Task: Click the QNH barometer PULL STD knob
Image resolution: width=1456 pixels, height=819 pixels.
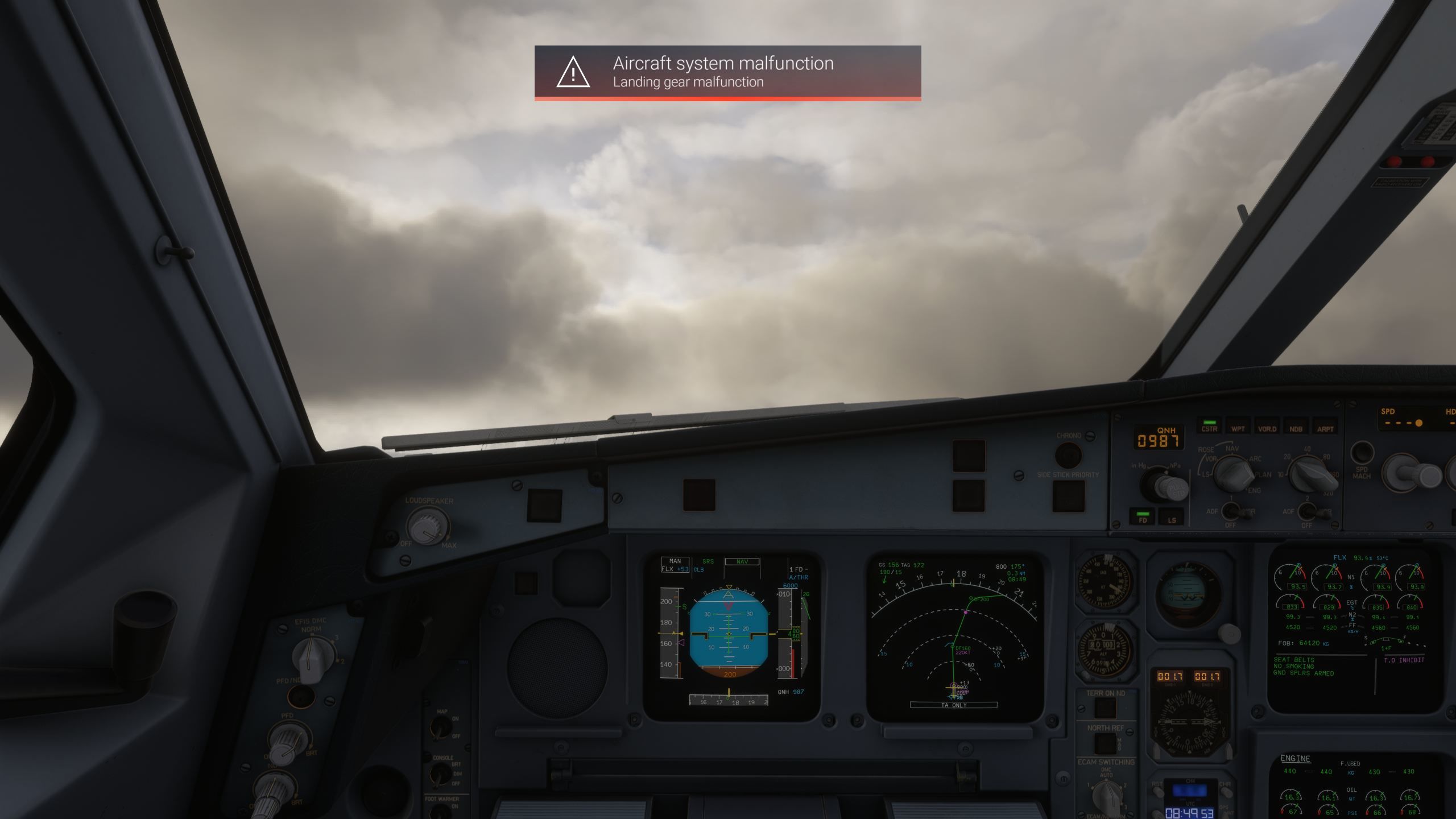Action: pyautogui.click(x=1165, y=486)
